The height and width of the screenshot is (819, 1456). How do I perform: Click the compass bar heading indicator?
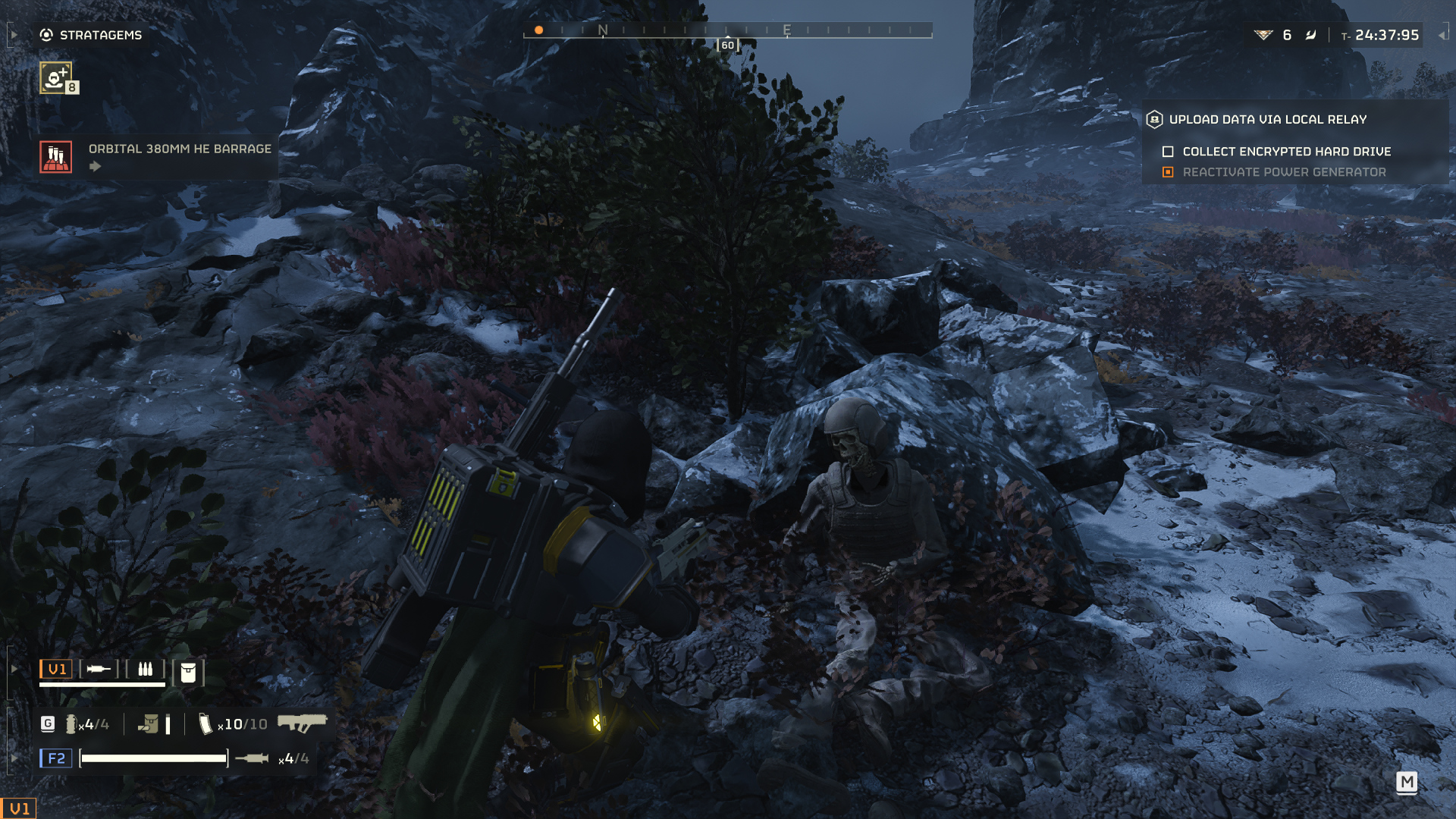(x=727, y=45)
